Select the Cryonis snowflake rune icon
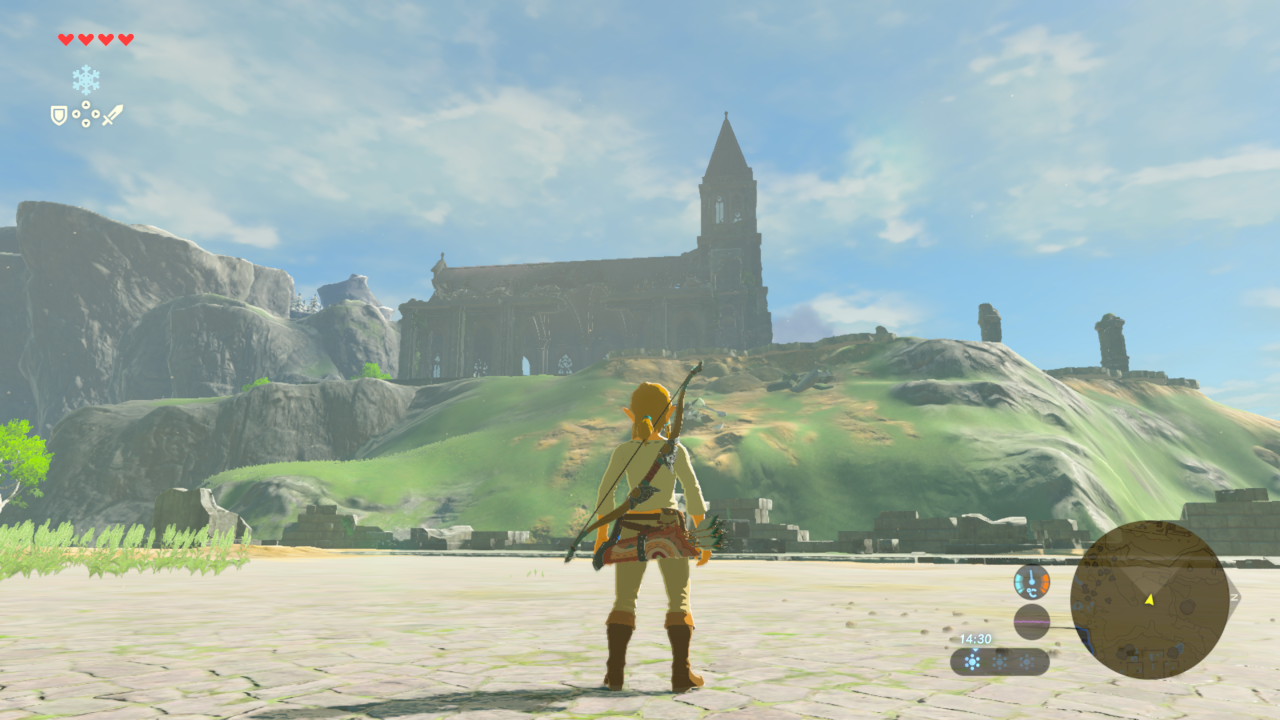This screenshot has height=720, width=1280. click(85, 80)
